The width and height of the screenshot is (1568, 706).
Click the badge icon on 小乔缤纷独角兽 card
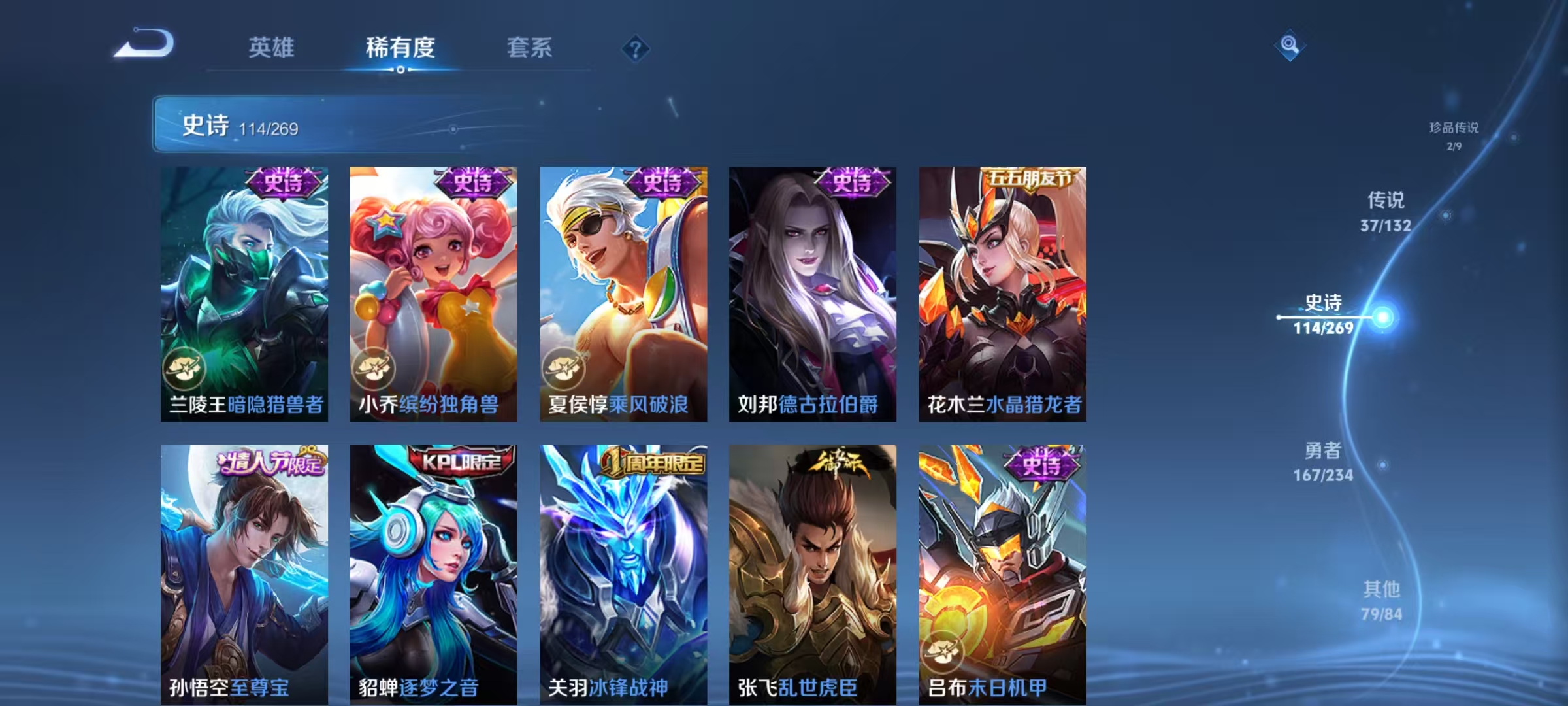point(374,369)
